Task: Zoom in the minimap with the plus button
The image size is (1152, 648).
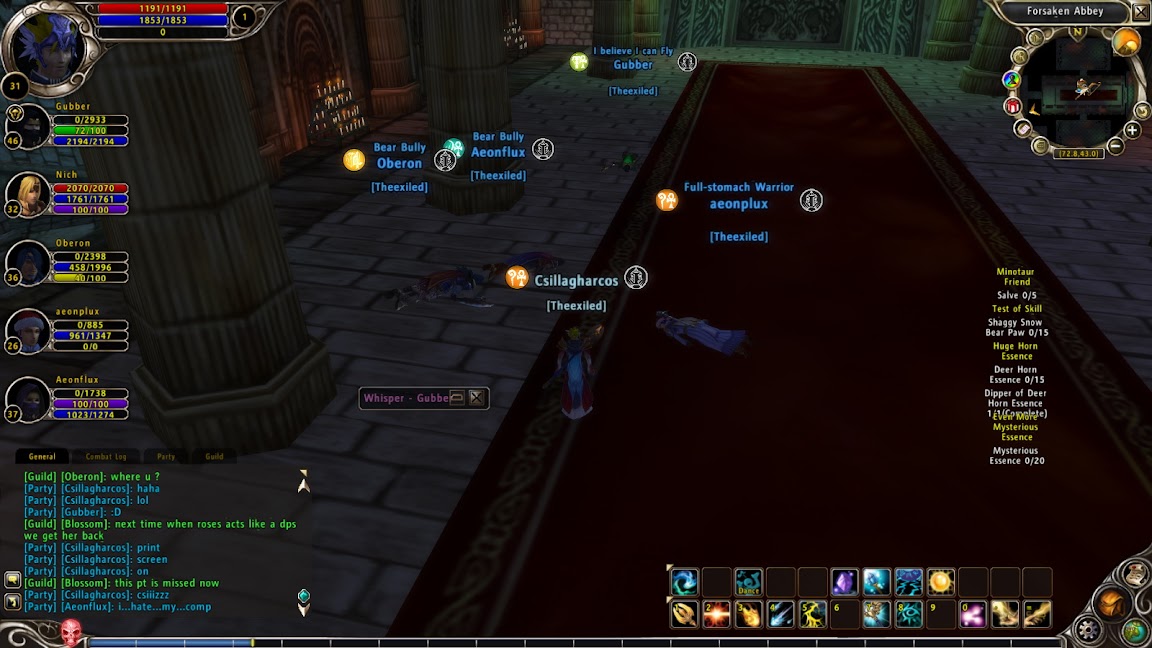Action: [x=1132, y=130]
